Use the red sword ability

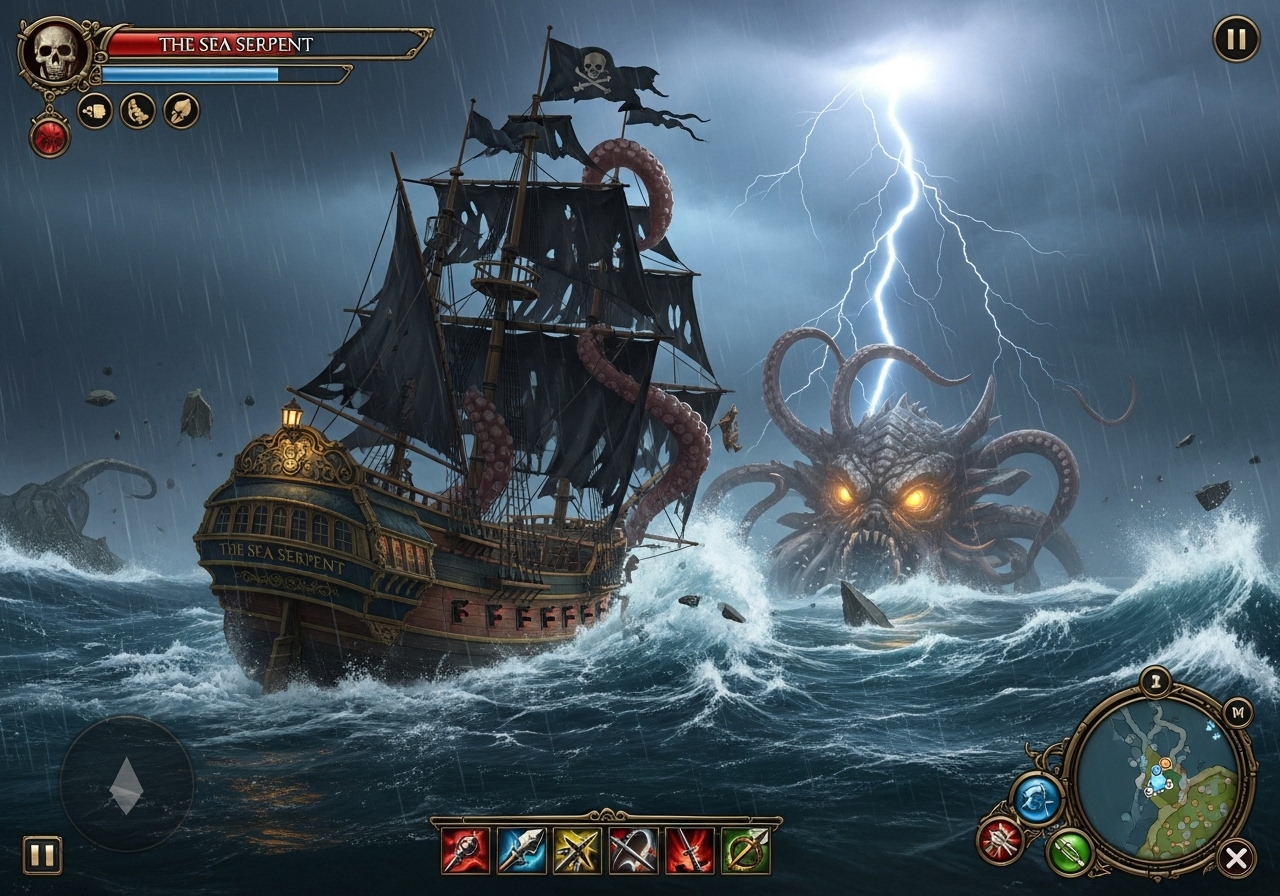(690, 849)
